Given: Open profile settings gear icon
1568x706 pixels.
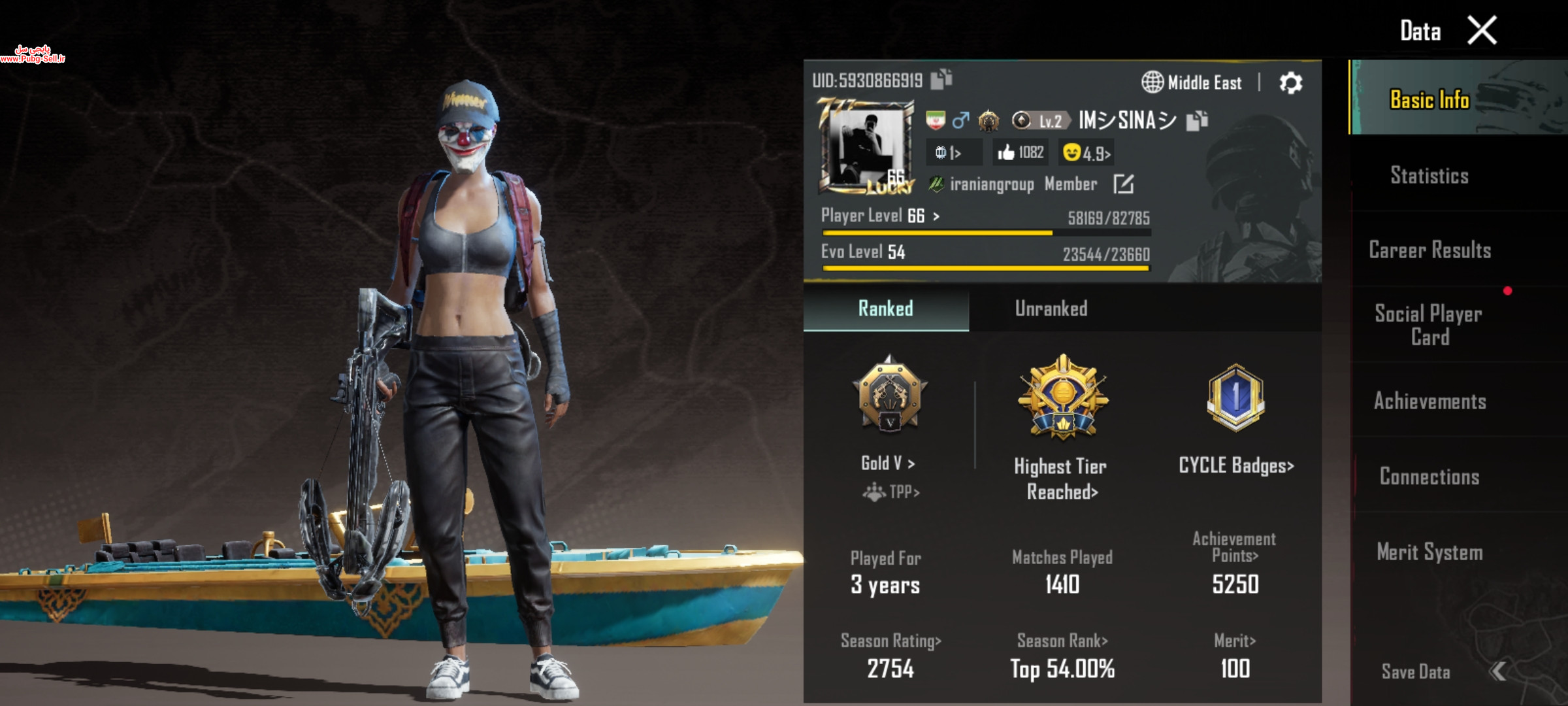Looking at the screenshot, I should [x=1290, y=83].
